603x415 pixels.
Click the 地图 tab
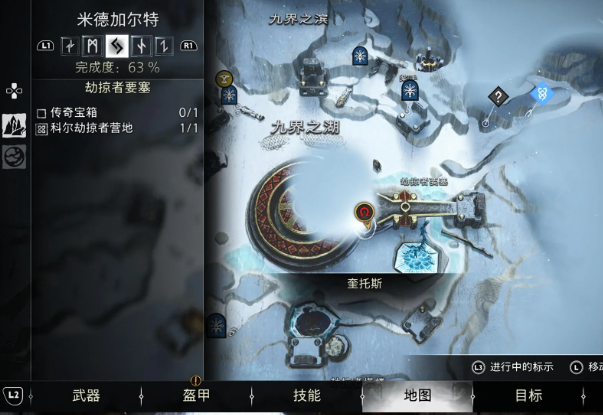coord(417,395)
